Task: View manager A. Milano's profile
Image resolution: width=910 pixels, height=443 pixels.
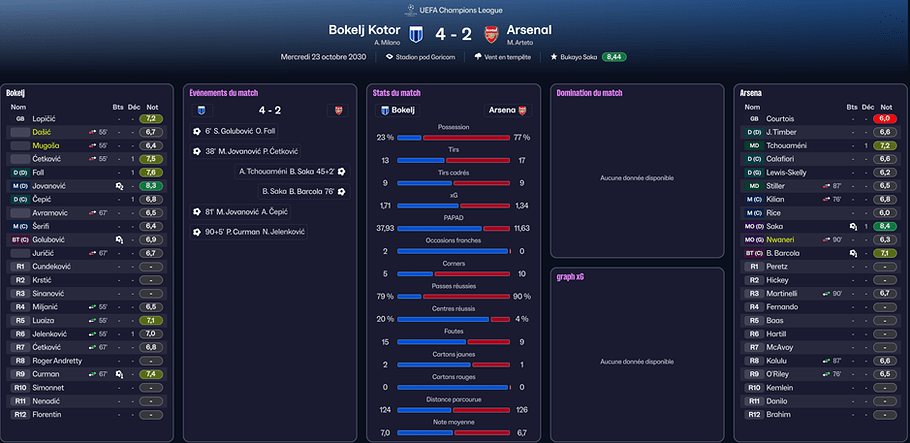Action: [387, 42]
